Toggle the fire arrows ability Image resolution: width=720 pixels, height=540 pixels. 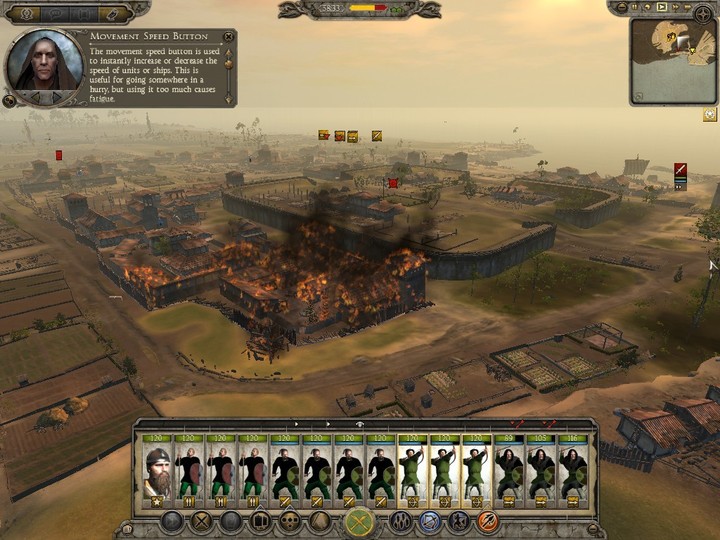click(x=487, y=522)
